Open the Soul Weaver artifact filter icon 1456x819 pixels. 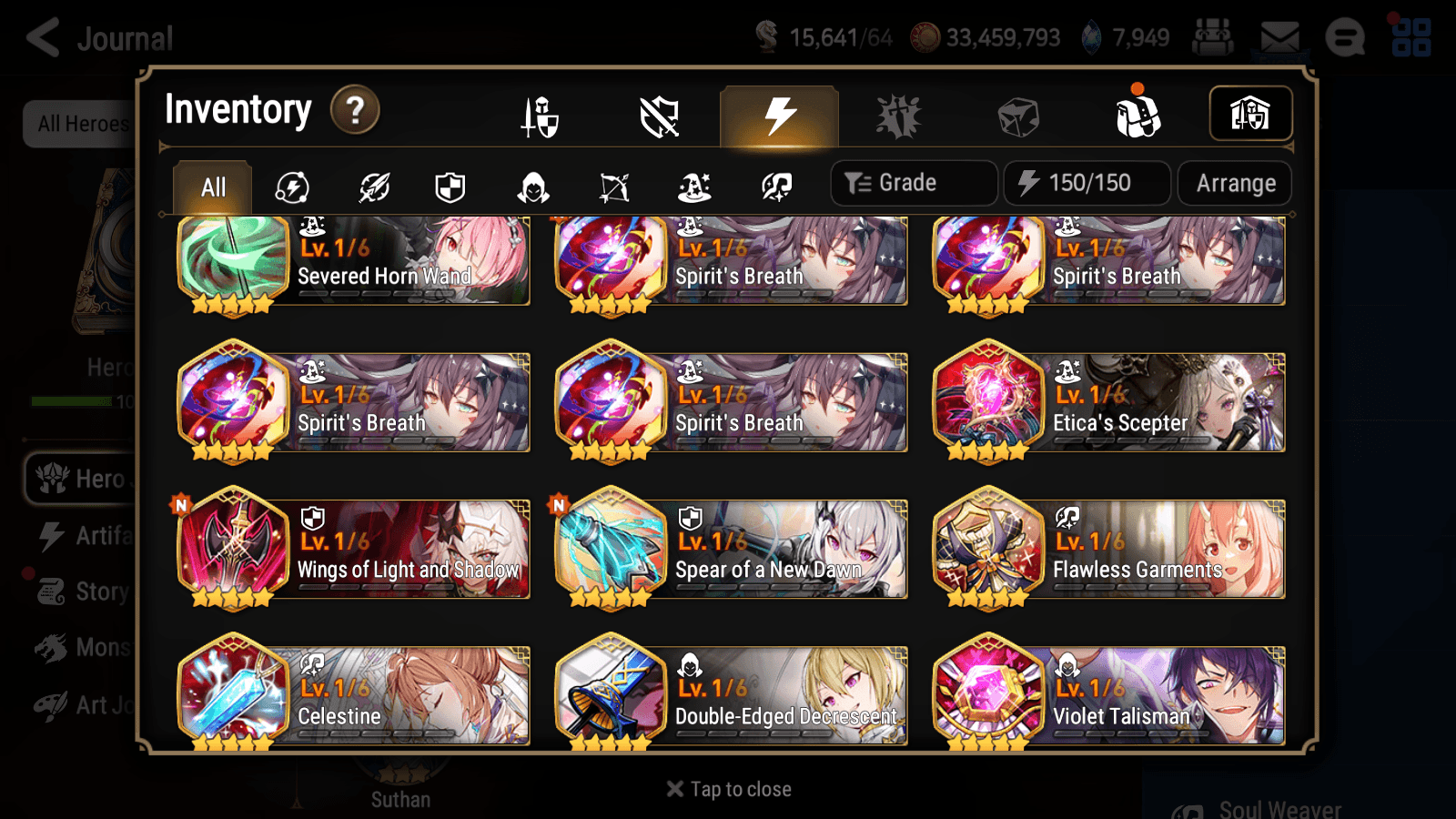click(775, 187)
